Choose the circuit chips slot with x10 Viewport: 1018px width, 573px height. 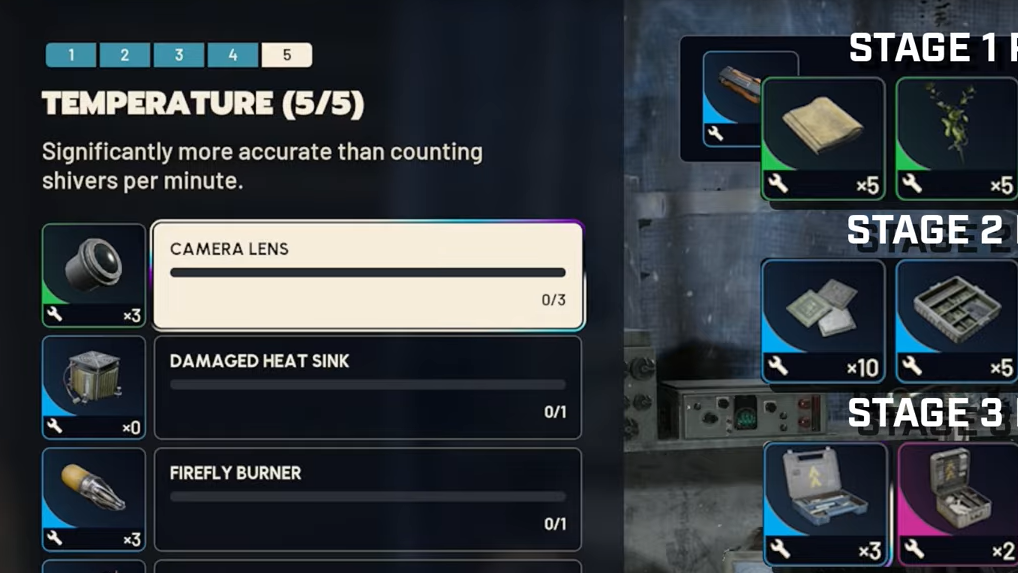pyautogui.click(x=823, y=321)
